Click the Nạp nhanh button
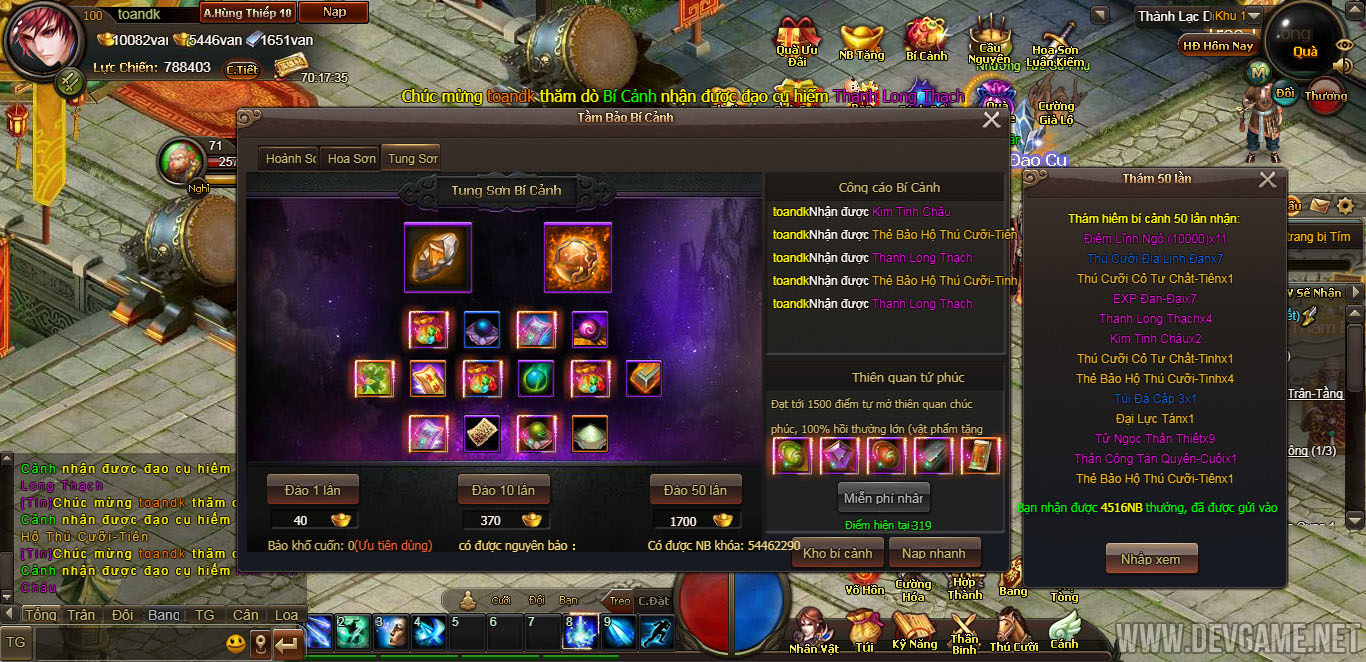1366x662 pixels. click(933, 553)
